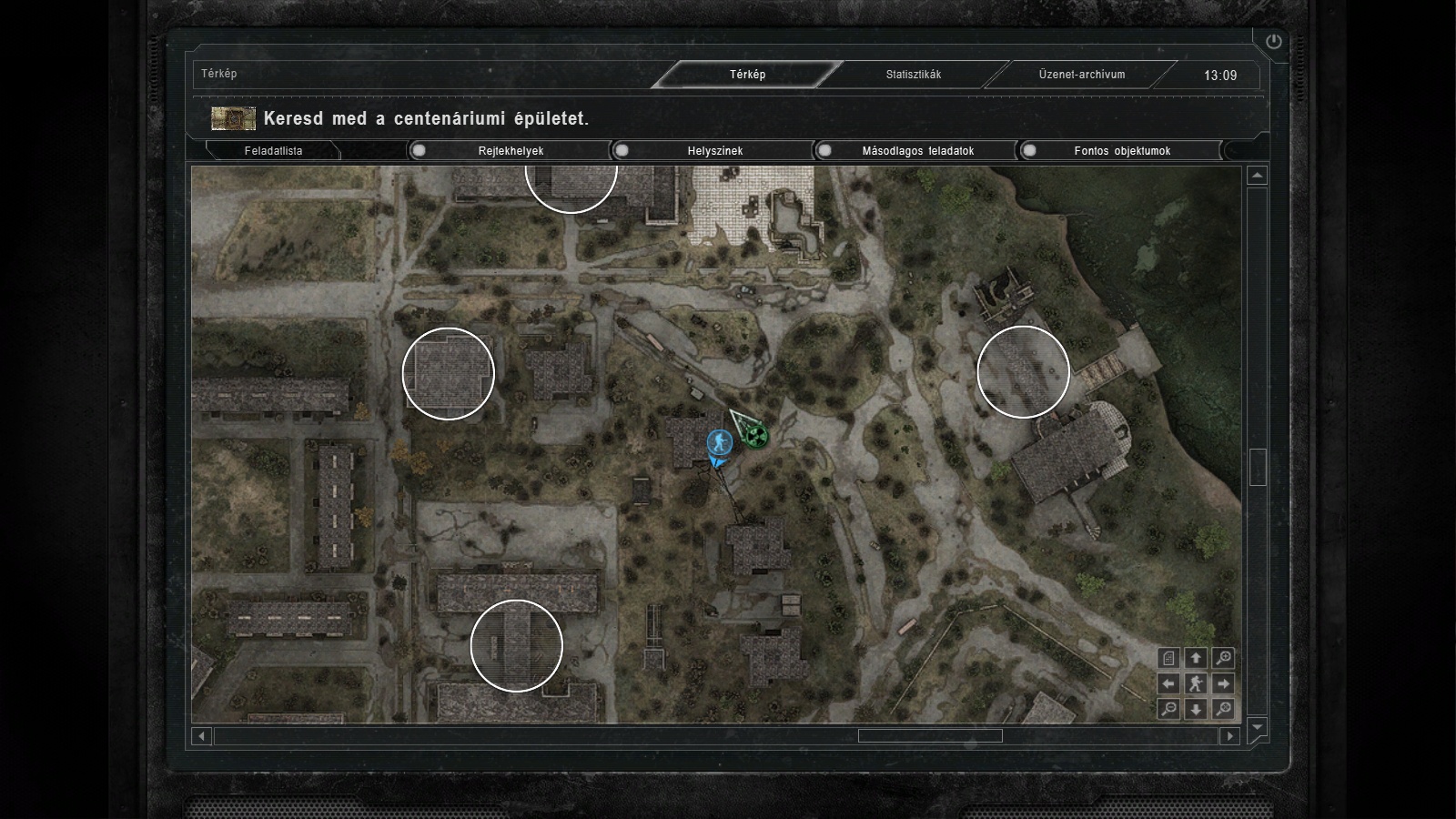Image resolution: width=1456 pixels, height=819 pixels.
Task: Reset map zoom with the crossed magnifier
Action: (1223, 709)
